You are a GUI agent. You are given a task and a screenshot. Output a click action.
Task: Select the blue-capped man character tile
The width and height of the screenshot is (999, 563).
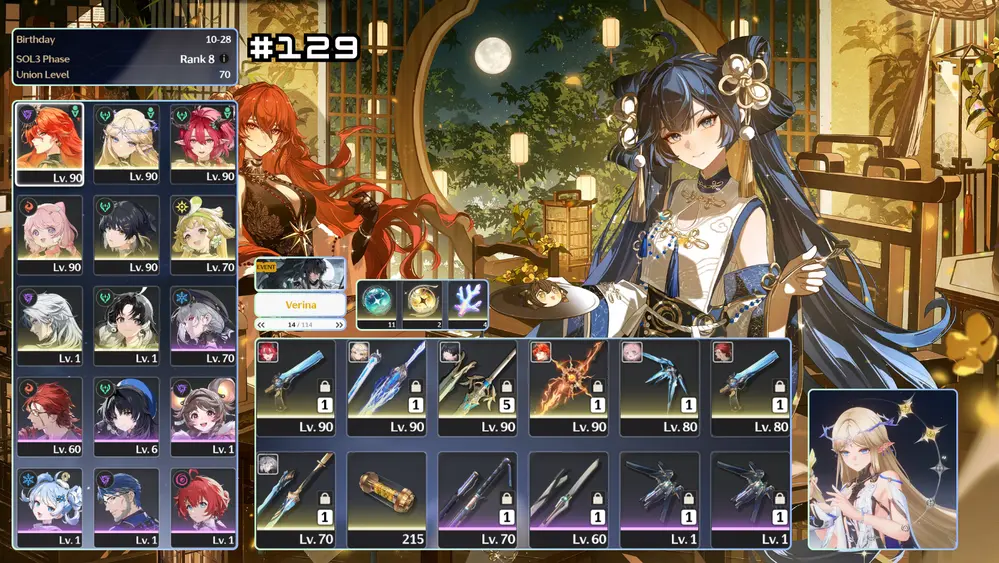point(127,507)
